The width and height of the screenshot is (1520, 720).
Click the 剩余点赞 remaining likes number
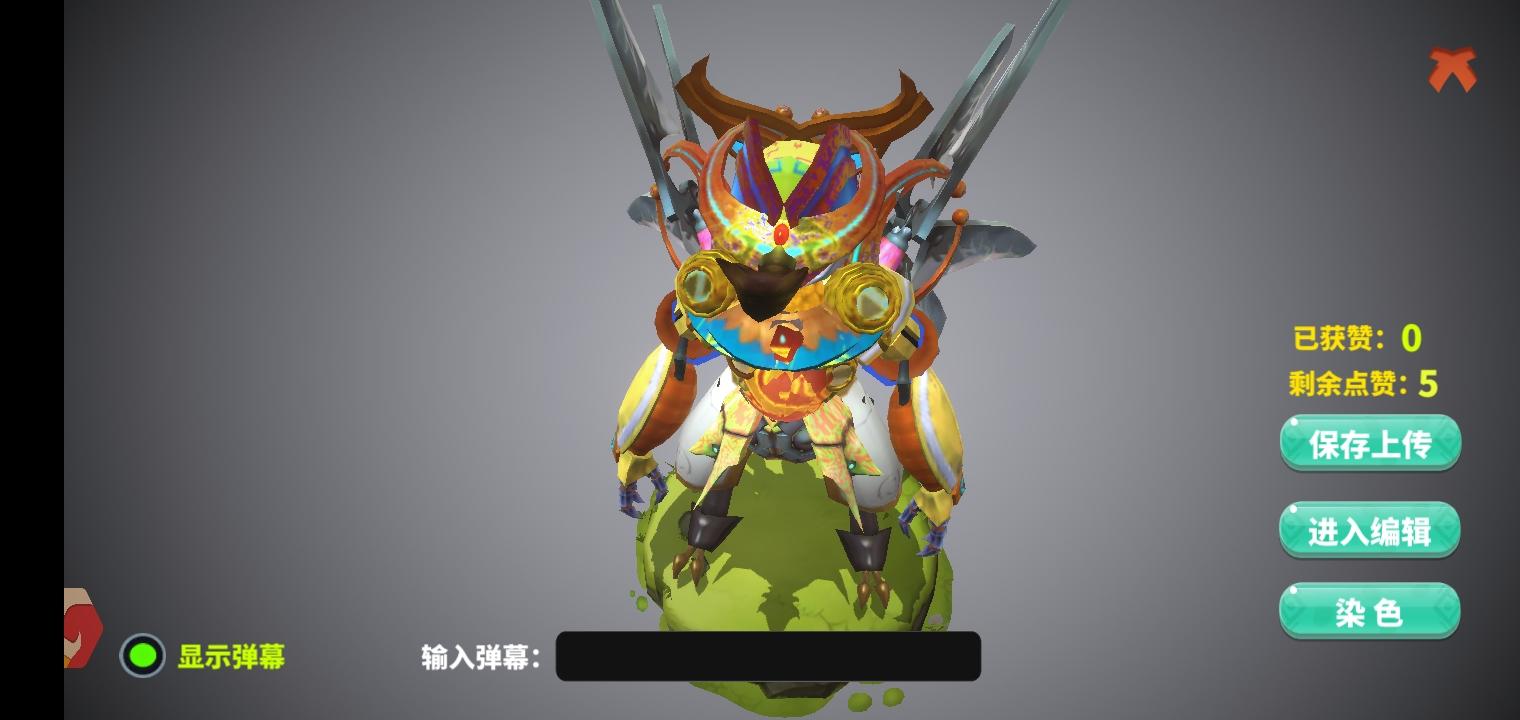point(1430,384)
